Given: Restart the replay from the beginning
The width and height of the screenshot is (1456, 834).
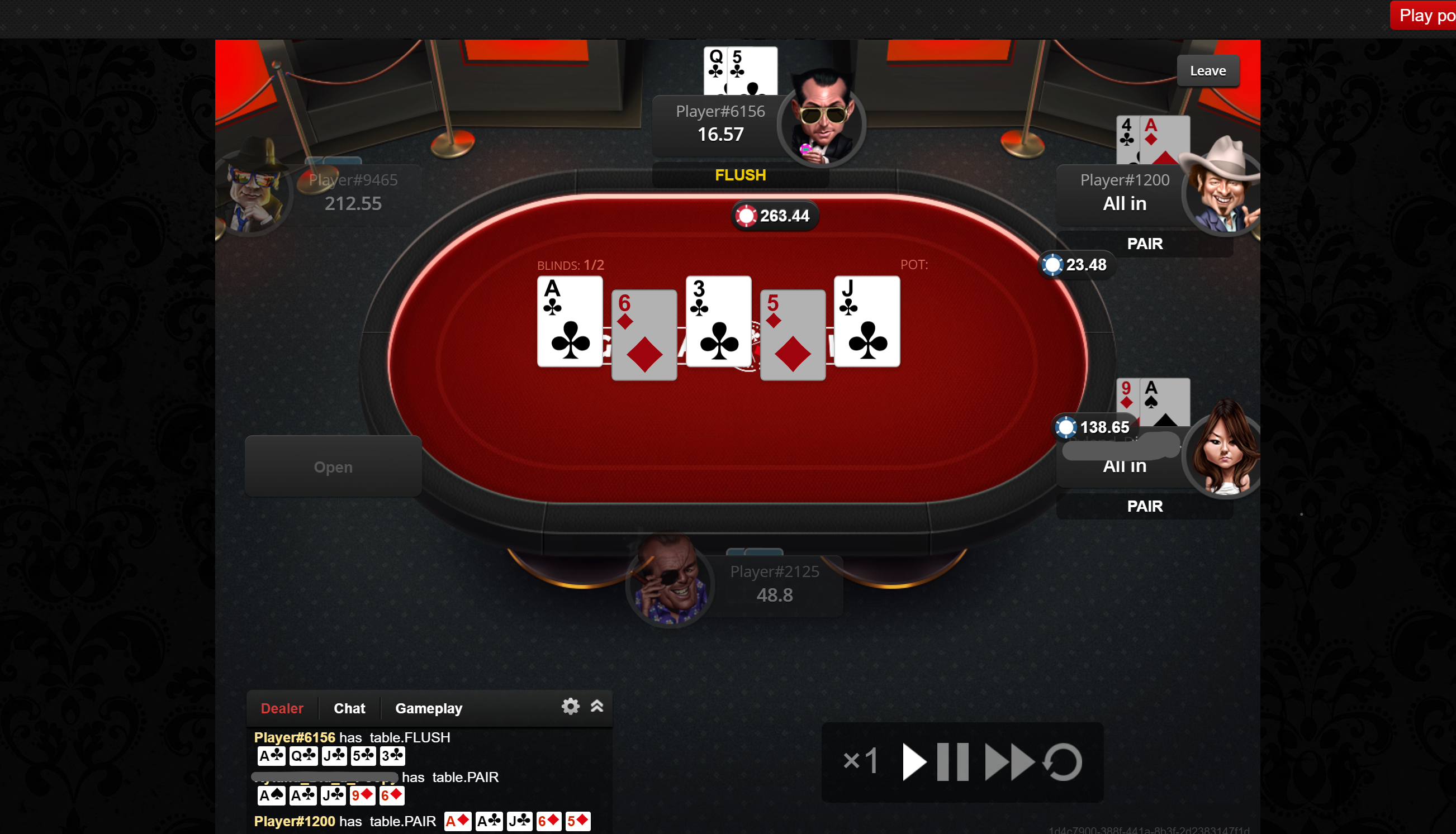Looking at the screenshot, I should 1063,762.
